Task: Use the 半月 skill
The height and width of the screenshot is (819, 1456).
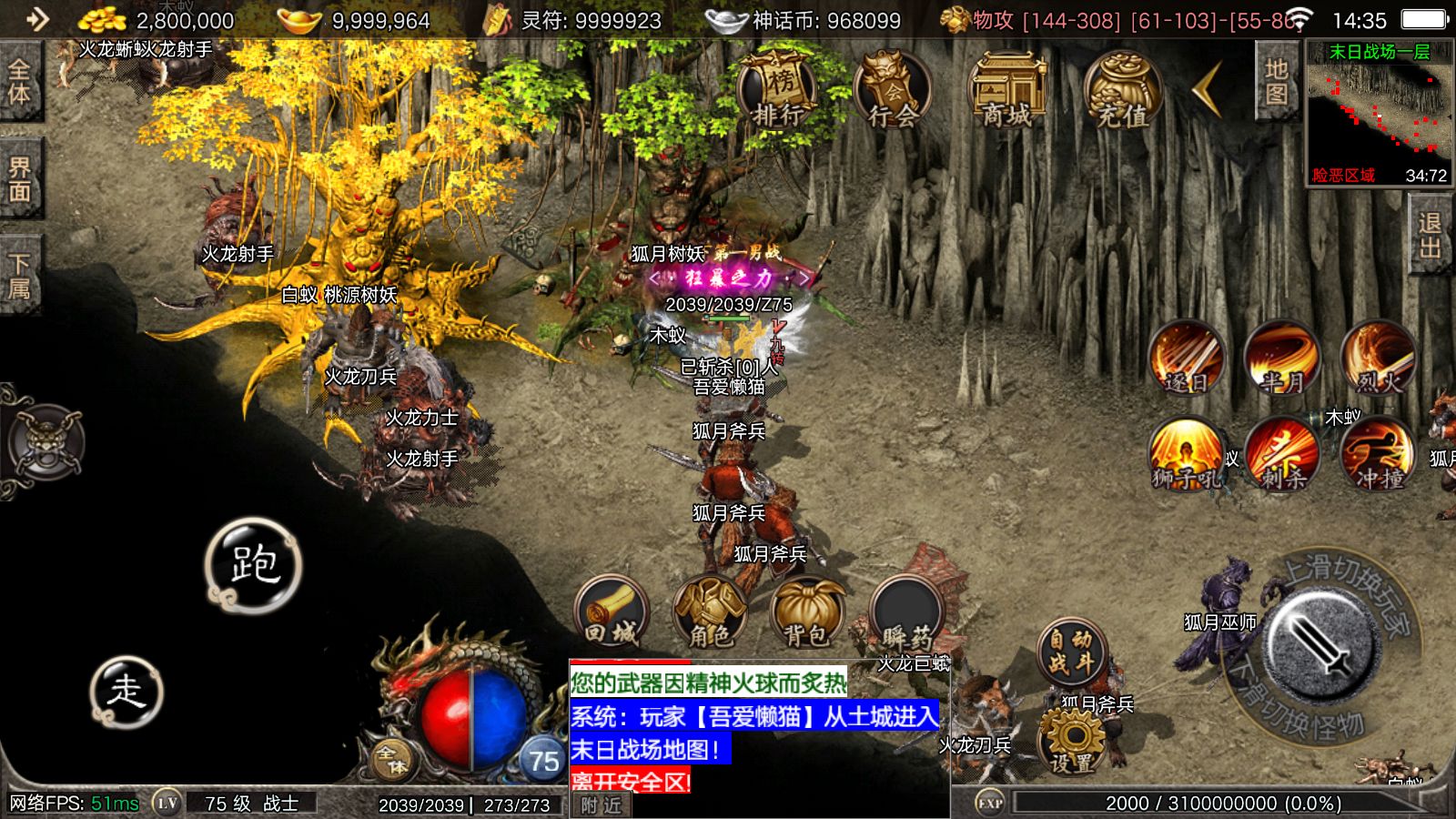Action: 1282,358
